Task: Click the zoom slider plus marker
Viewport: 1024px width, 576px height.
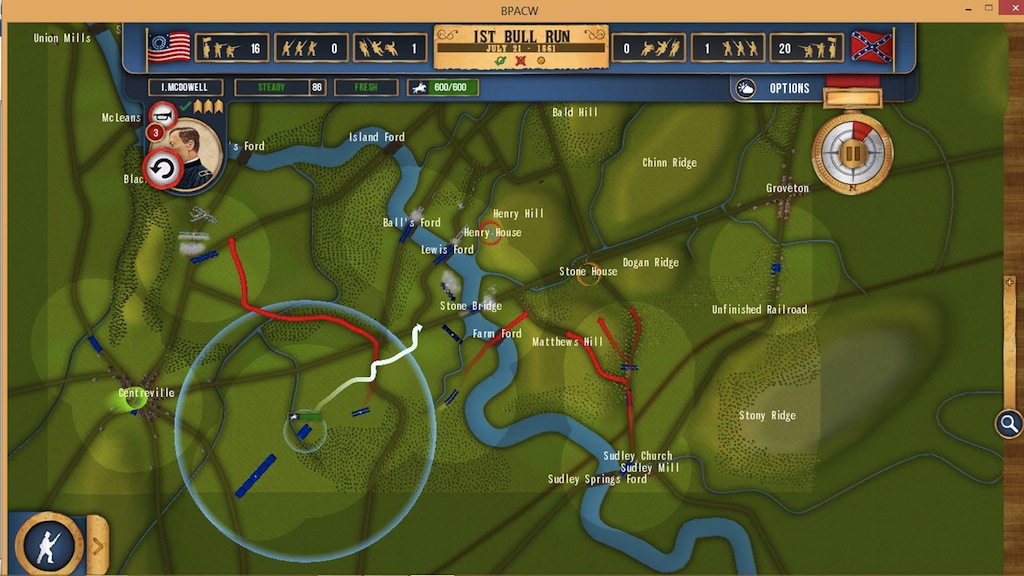Action: point(1009,282)
